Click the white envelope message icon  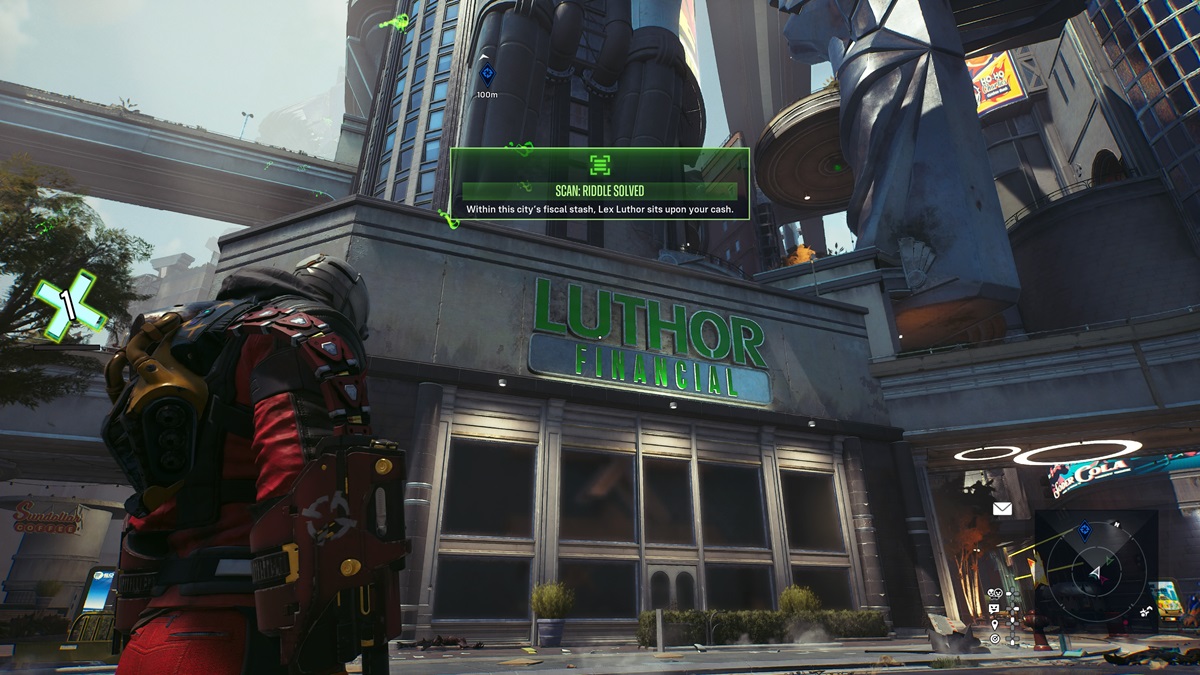(1002, 508)
